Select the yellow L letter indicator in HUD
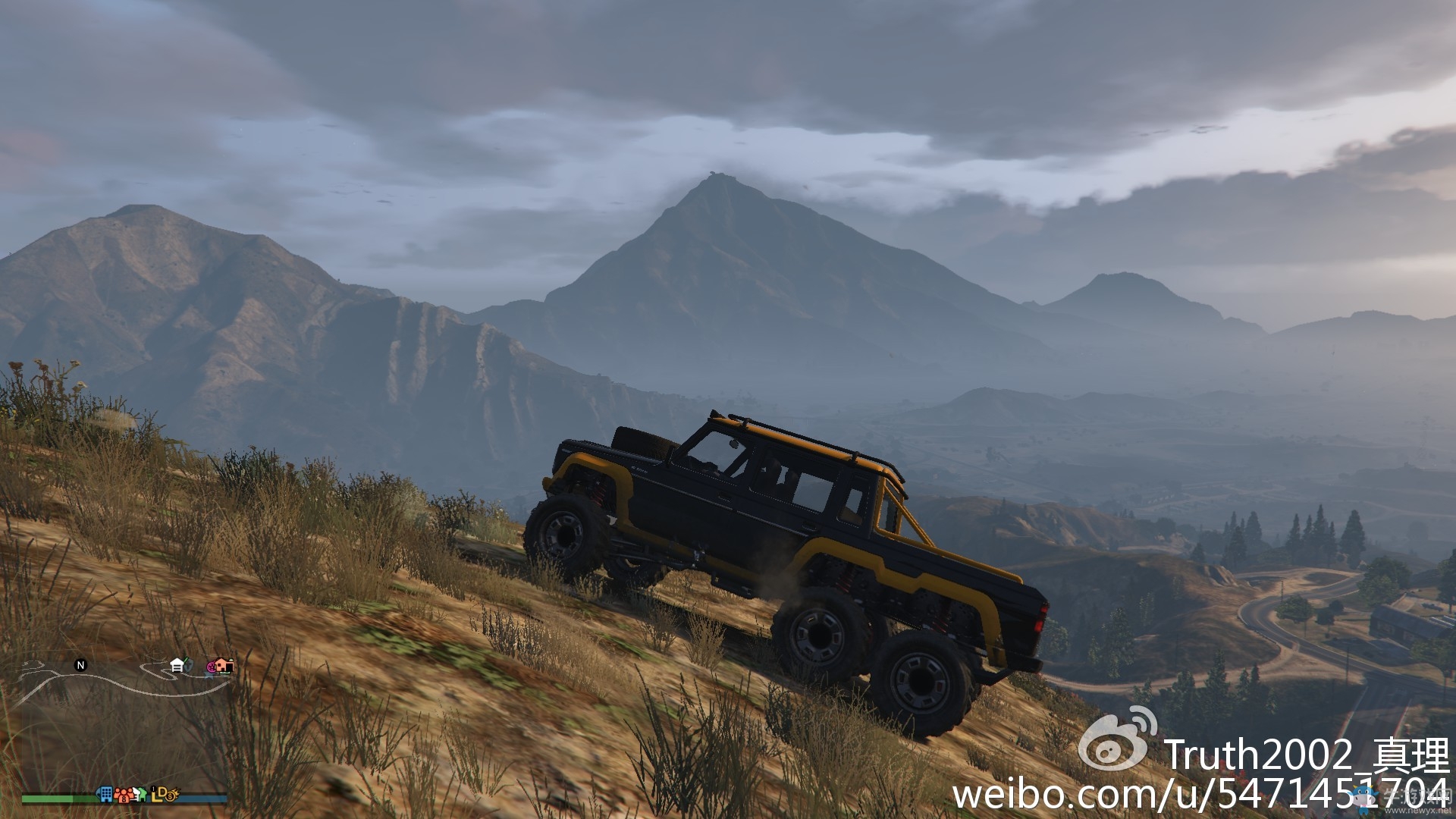1456x819 pixels. coord(154,798)
